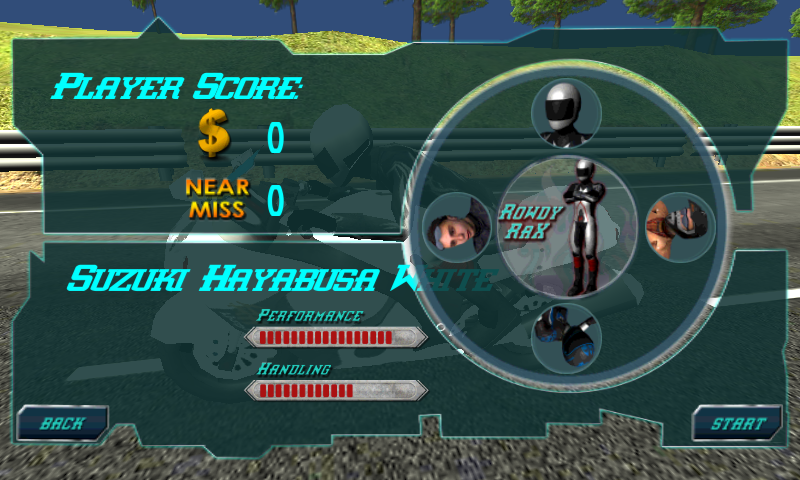Select the blue and black helmet rider

click(566, 338)
